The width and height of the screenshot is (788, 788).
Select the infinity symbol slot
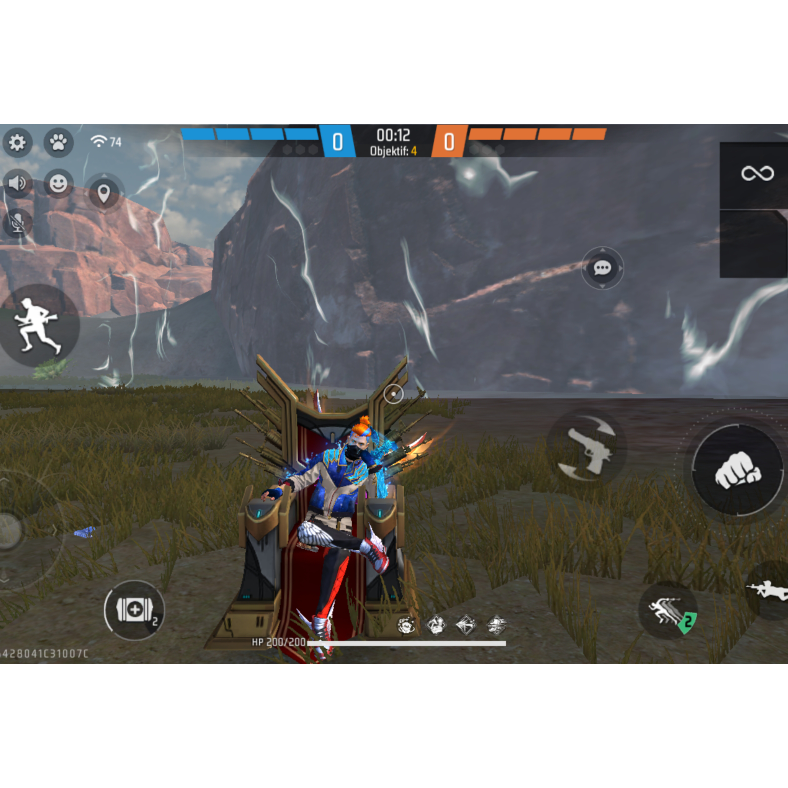756,174
